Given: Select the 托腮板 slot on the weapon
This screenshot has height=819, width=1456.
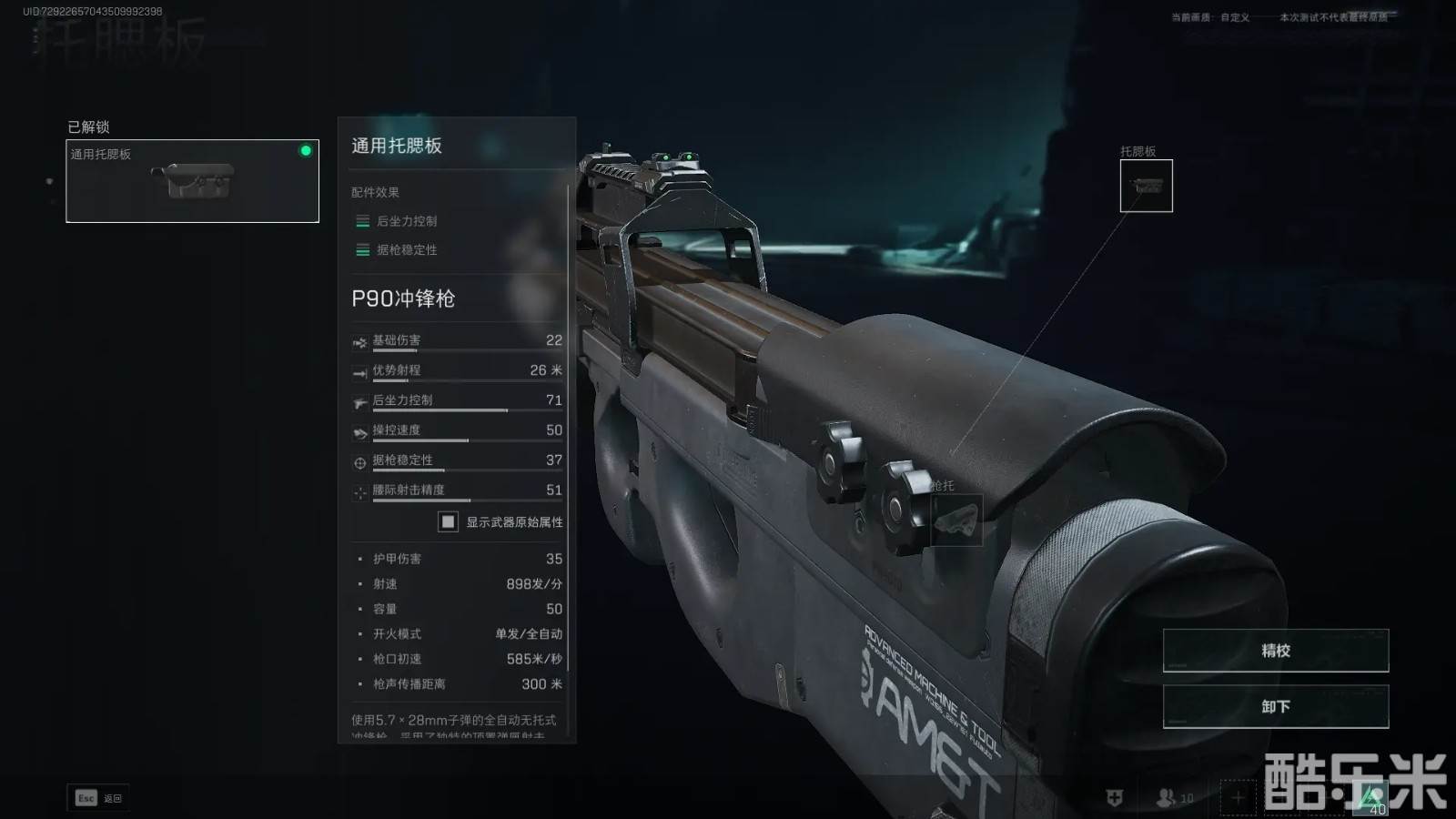Looking at the screenshot, I should (1146, 186).
